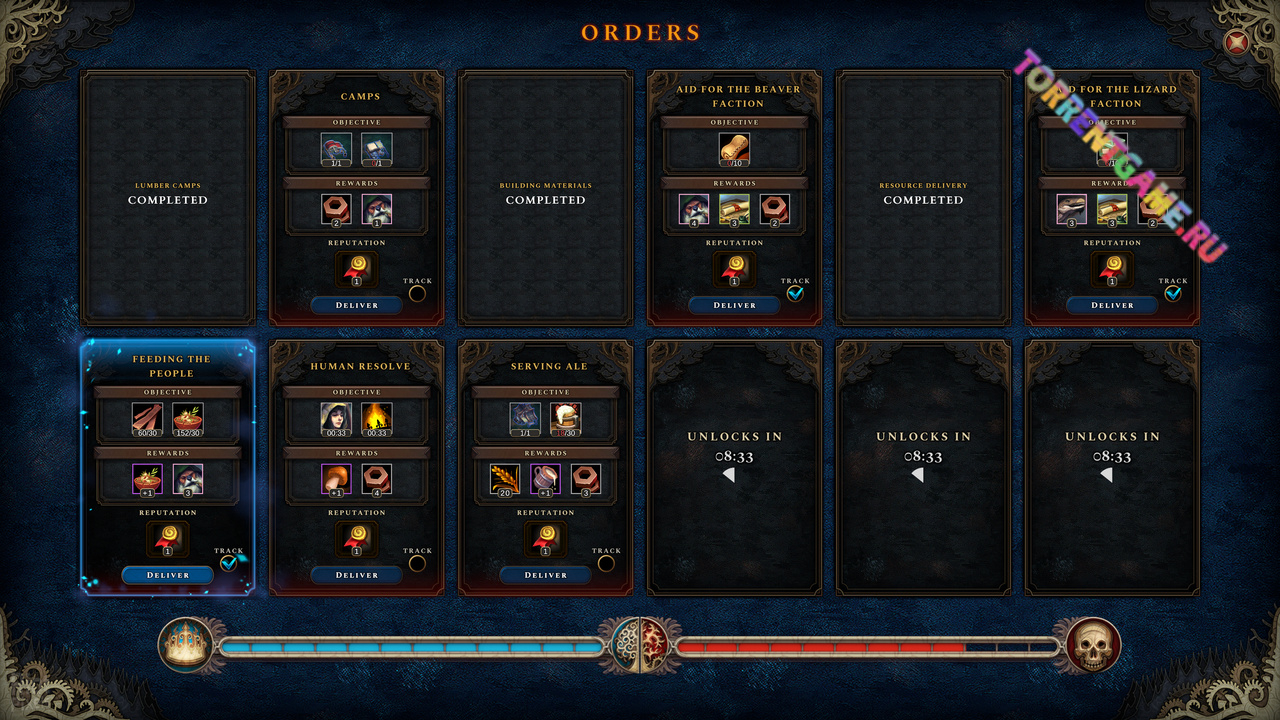Deliver the Feeding the People order
Image resolution: width=1280 pixels, height=720 pixels.
168,575
